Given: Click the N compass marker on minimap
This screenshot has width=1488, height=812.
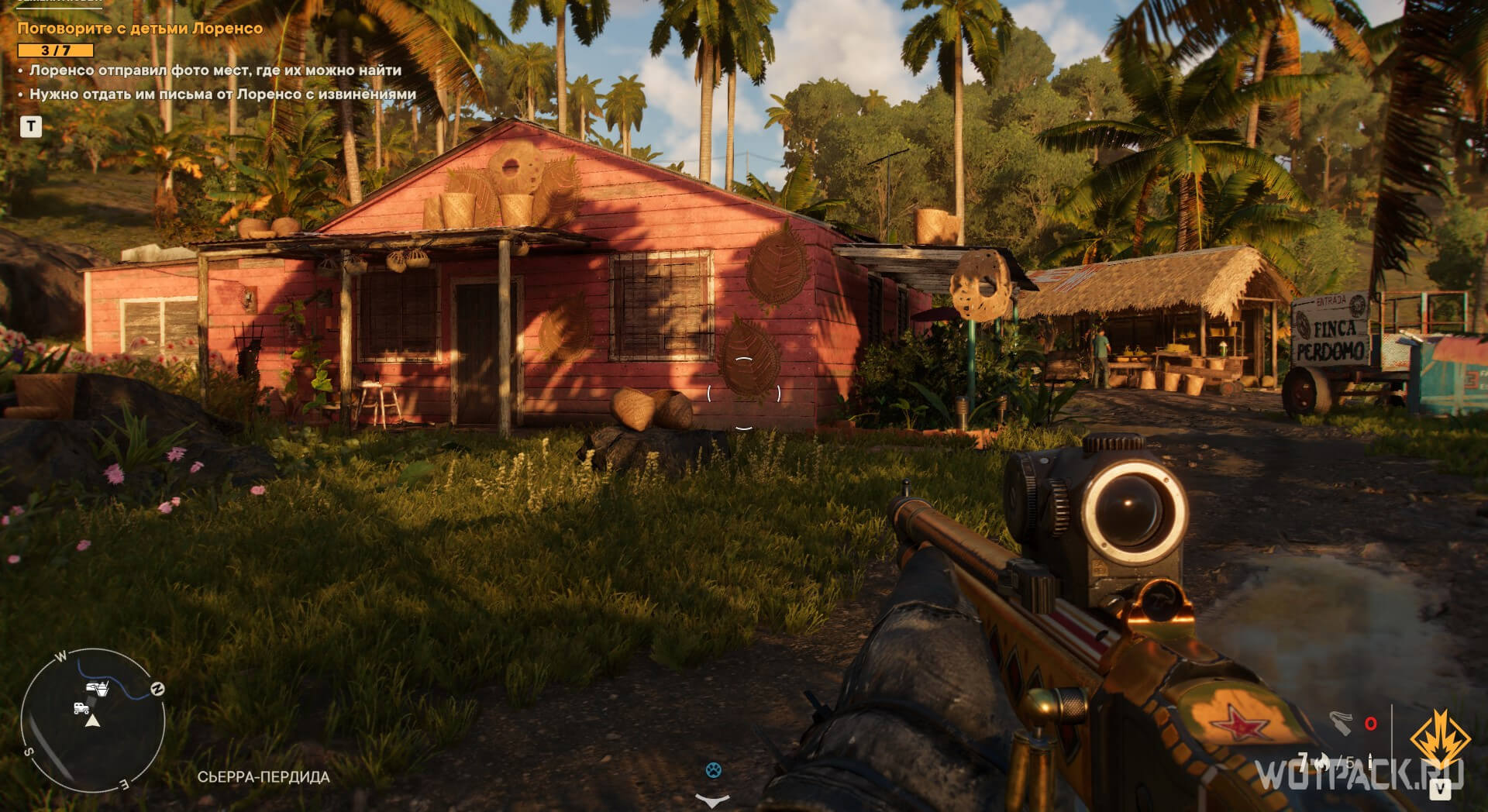Looking at the screenshot, I should [157, 689].
